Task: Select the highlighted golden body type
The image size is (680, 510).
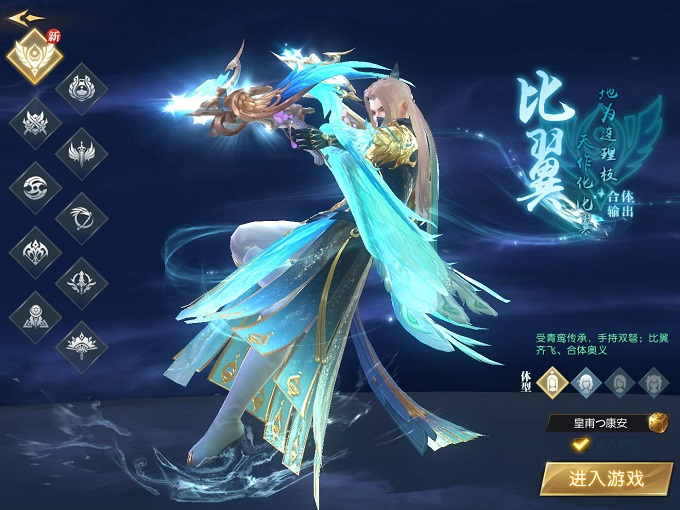Action: click(553, 380)
